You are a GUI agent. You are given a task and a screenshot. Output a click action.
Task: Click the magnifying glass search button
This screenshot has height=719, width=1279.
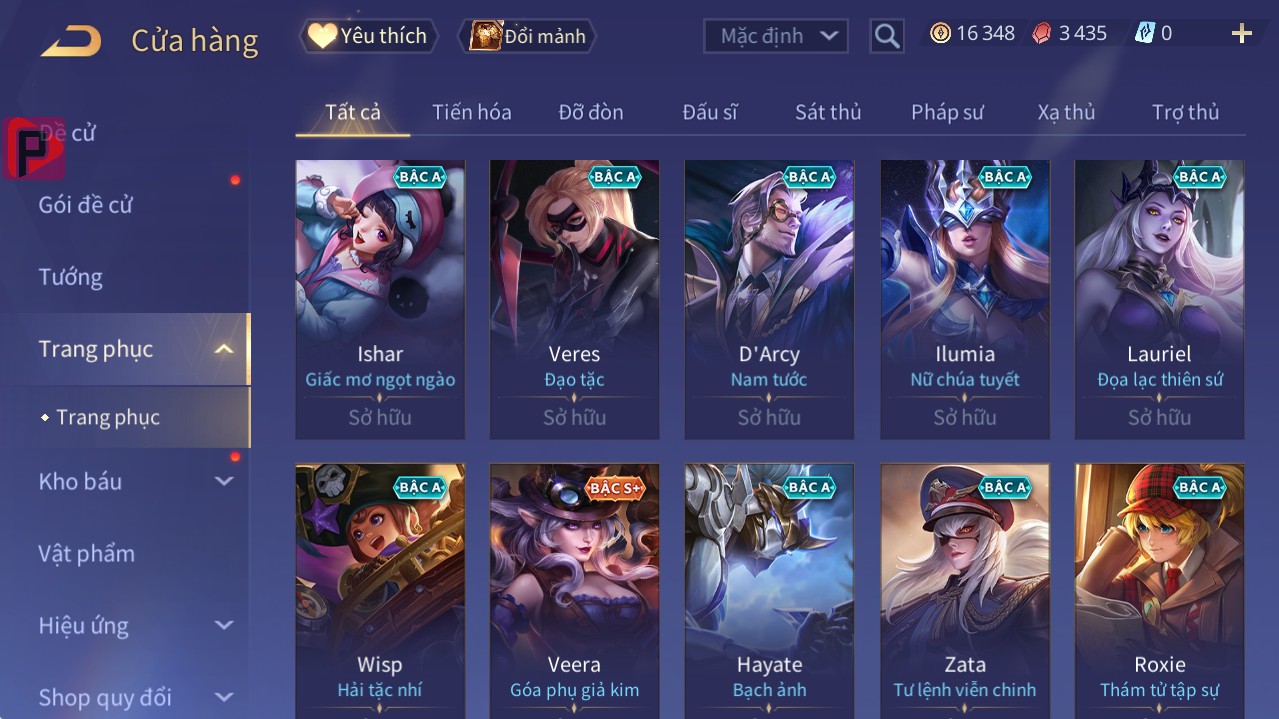886,36
